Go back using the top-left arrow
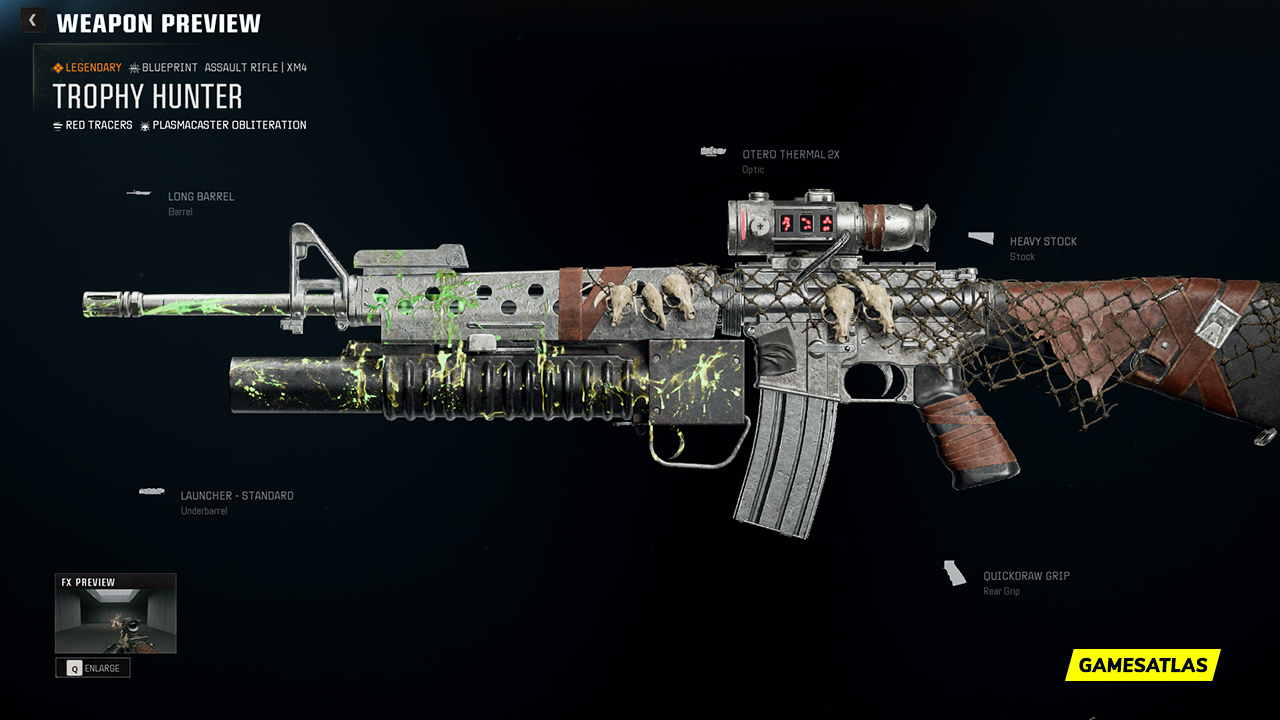The width and height of the screenshot is (1280, 720). [x=32, y=20]
